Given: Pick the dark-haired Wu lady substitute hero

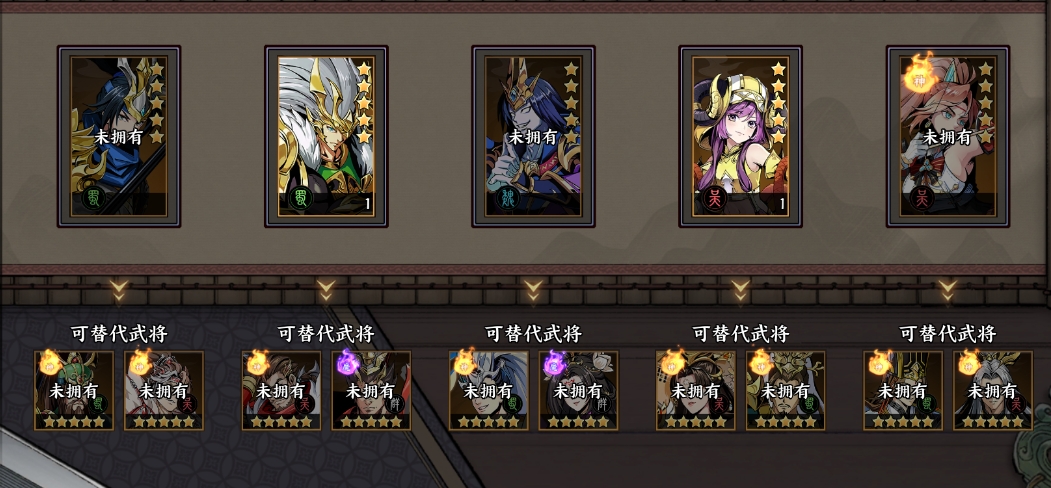Looking at the screenshot, I should (x=696, y=390).
